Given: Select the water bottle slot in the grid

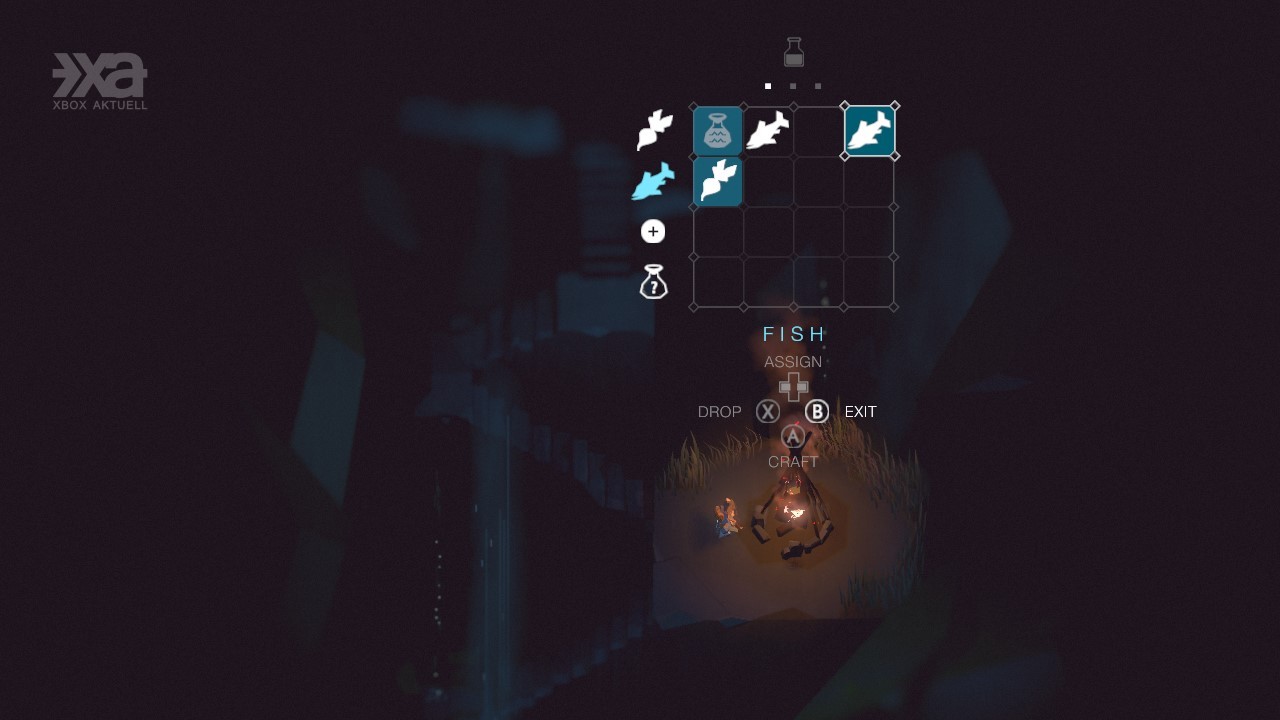Looking at the screenshot, I should (x=718, y=131).
